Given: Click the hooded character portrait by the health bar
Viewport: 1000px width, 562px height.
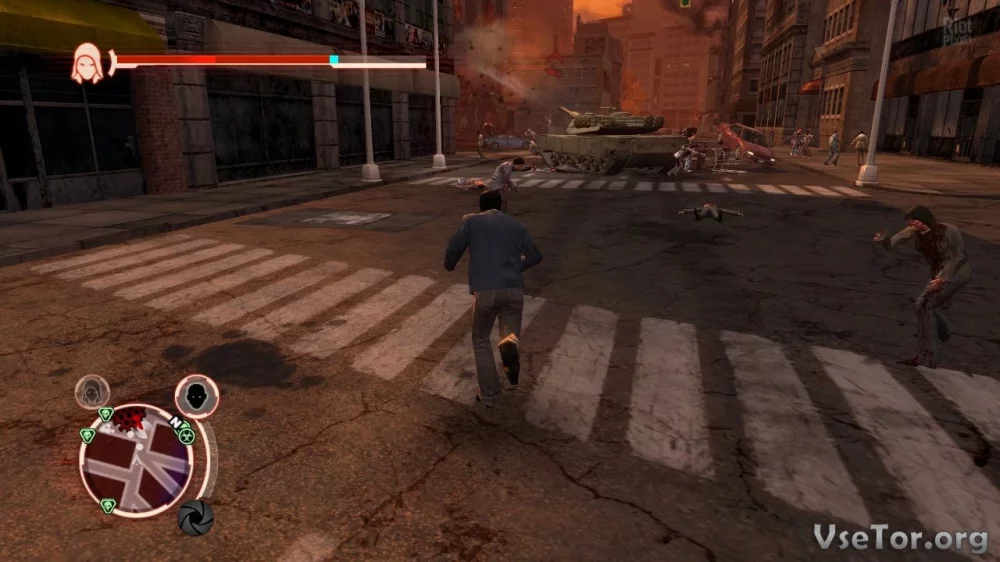Looking at the screenshot, I should 86,66.
